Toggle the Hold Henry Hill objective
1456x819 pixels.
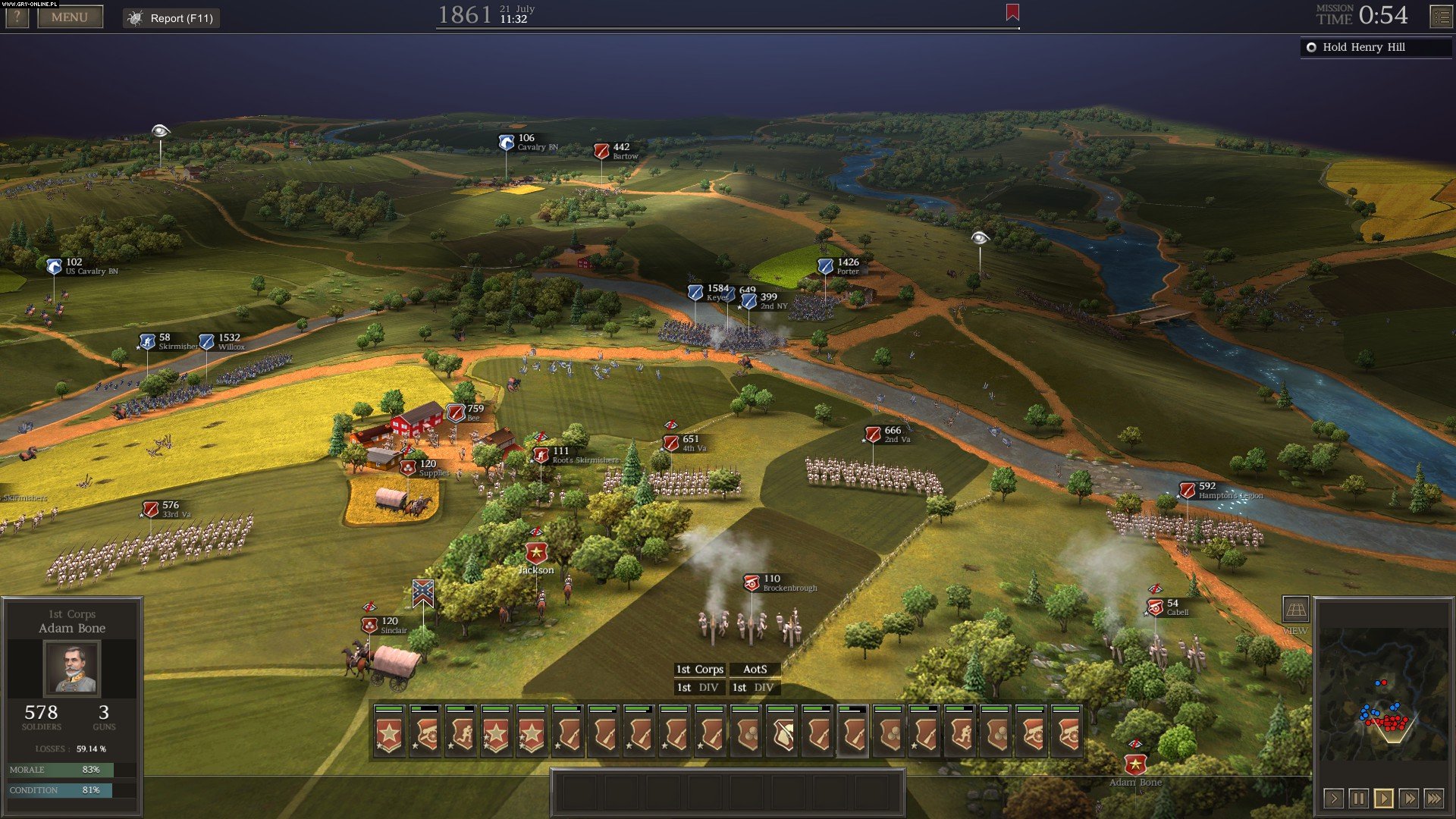pos(1311,47)
